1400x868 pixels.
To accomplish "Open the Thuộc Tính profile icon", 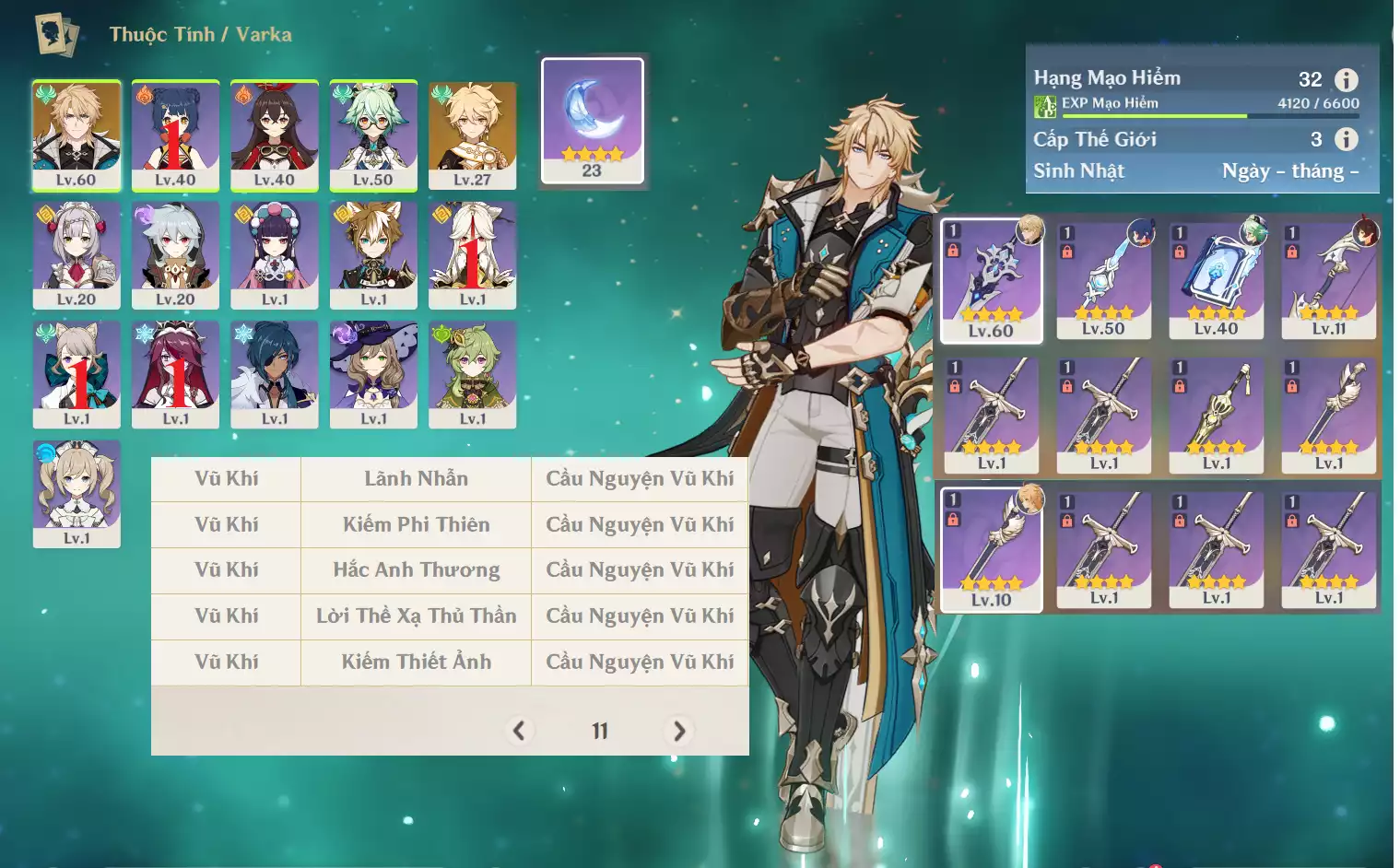I will [56, 34].
